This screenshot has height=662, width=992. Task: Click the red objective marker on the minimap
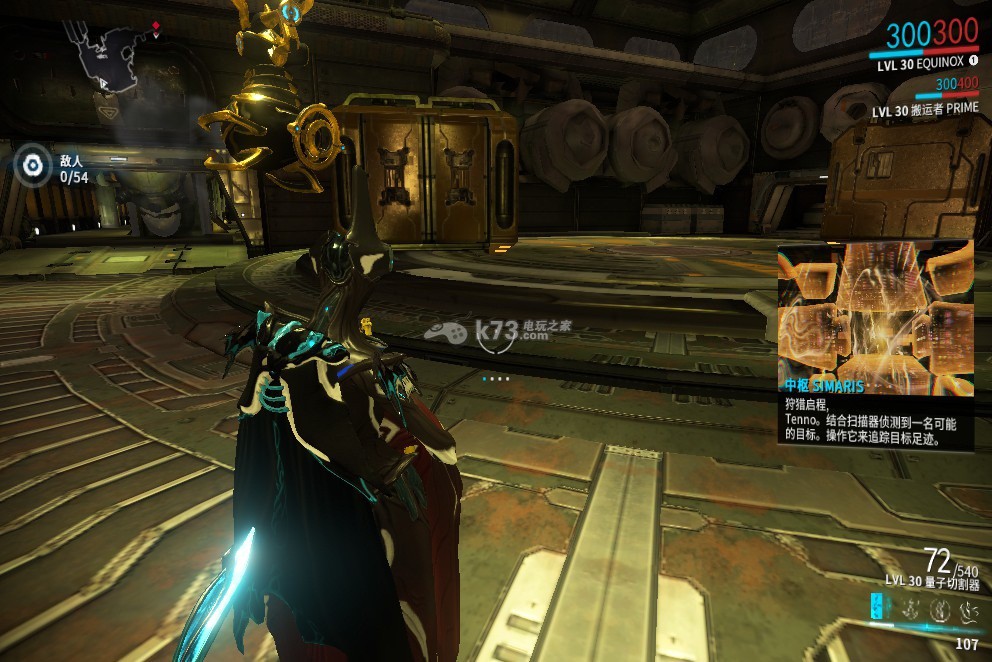point(155,24)
